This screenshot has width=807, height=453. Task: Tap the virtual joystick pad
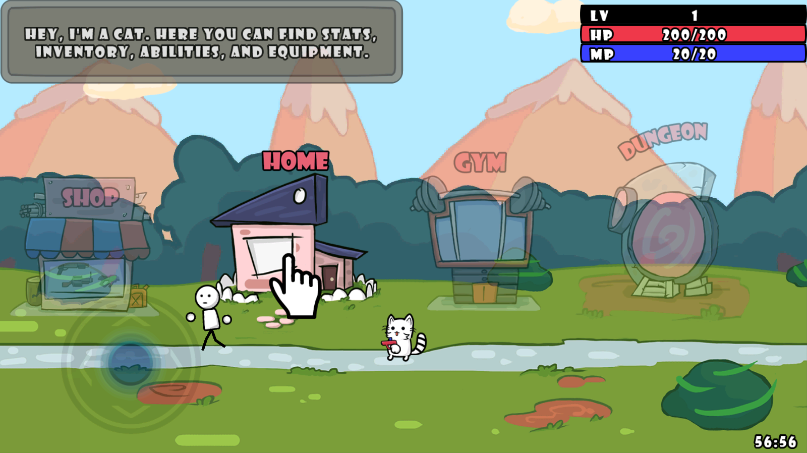click(129, 361)
